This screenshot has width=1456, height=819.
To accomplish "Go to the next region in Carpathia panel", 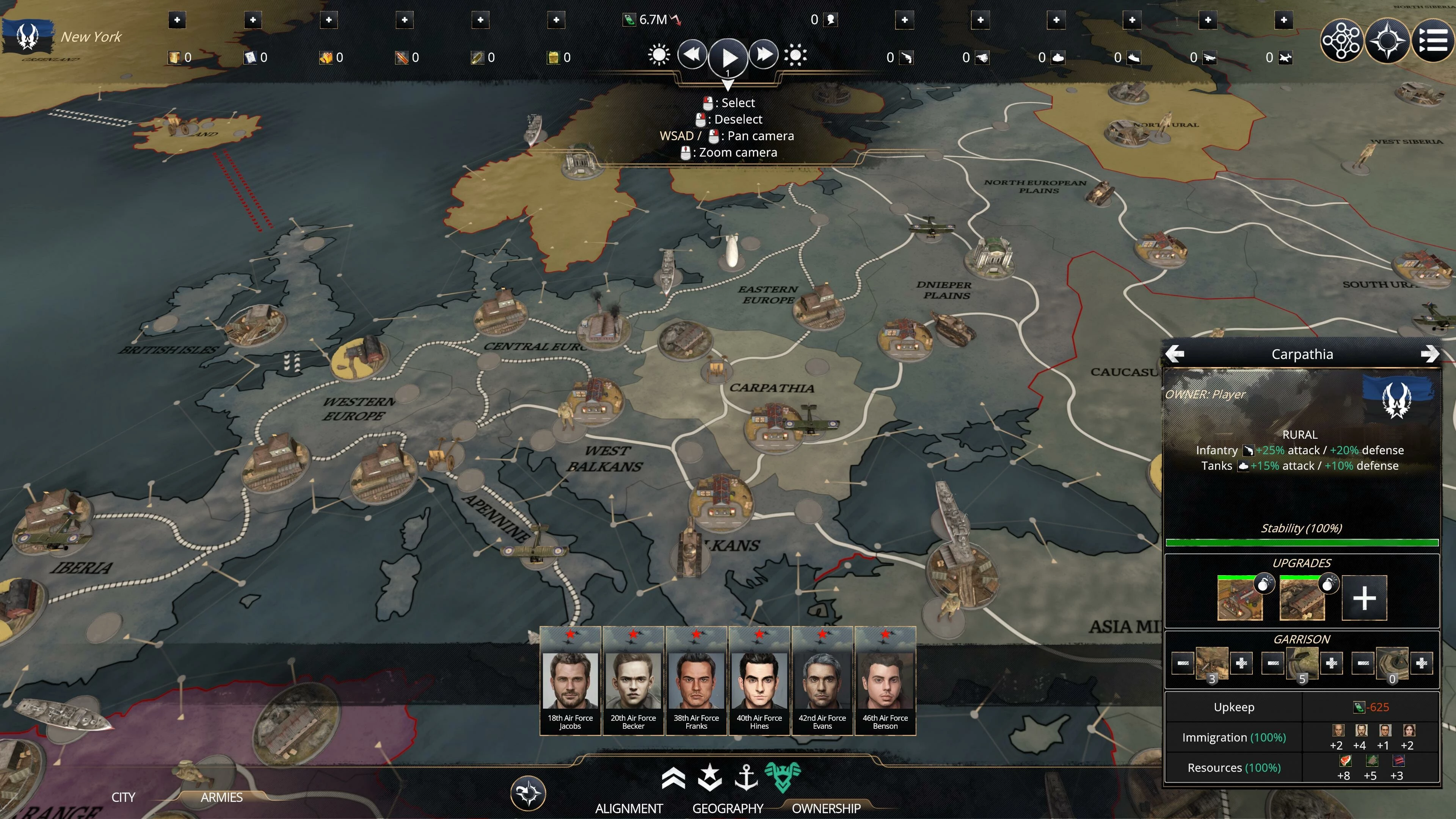I will (x=1429, y=354).
